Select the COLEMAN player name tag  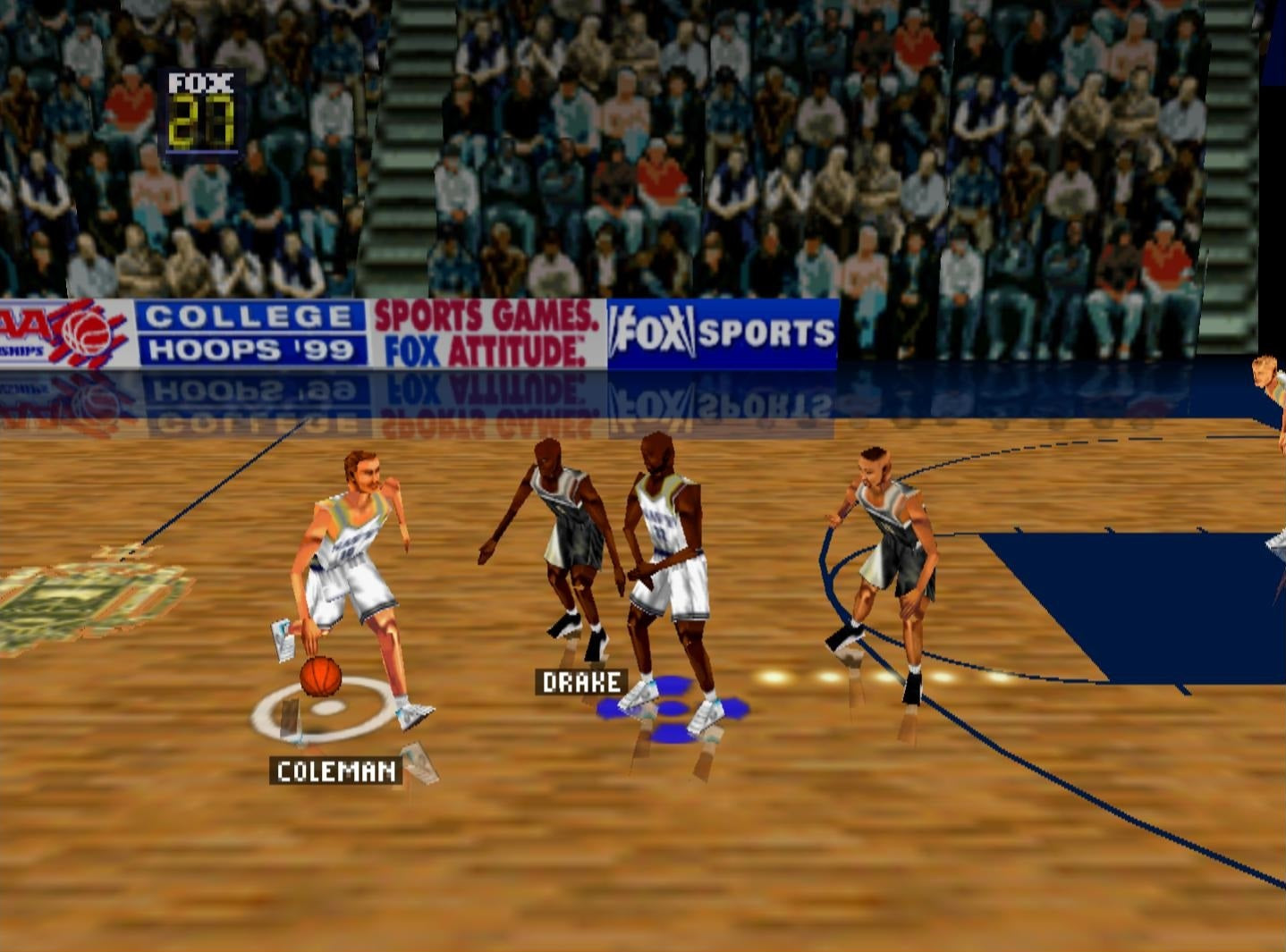(x=336, y=771)
